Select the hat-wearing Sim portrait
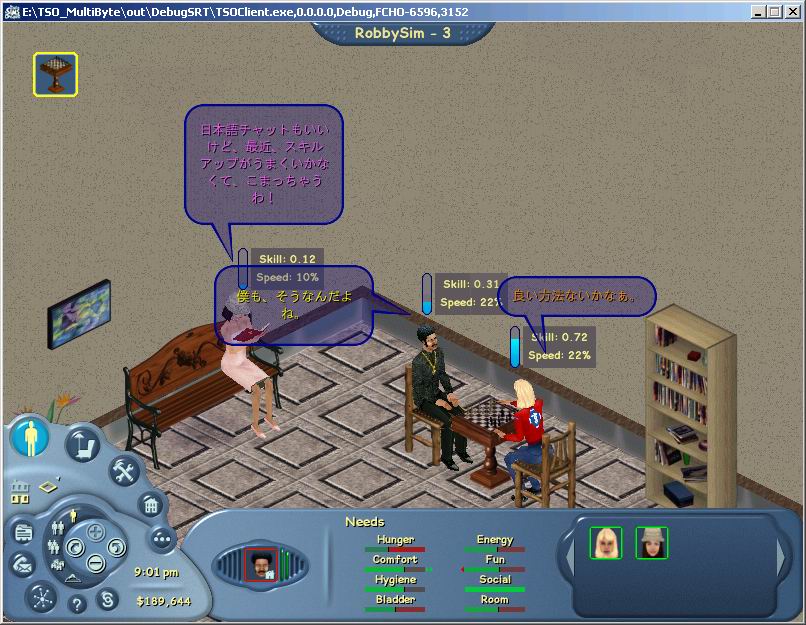 [651, 543]
